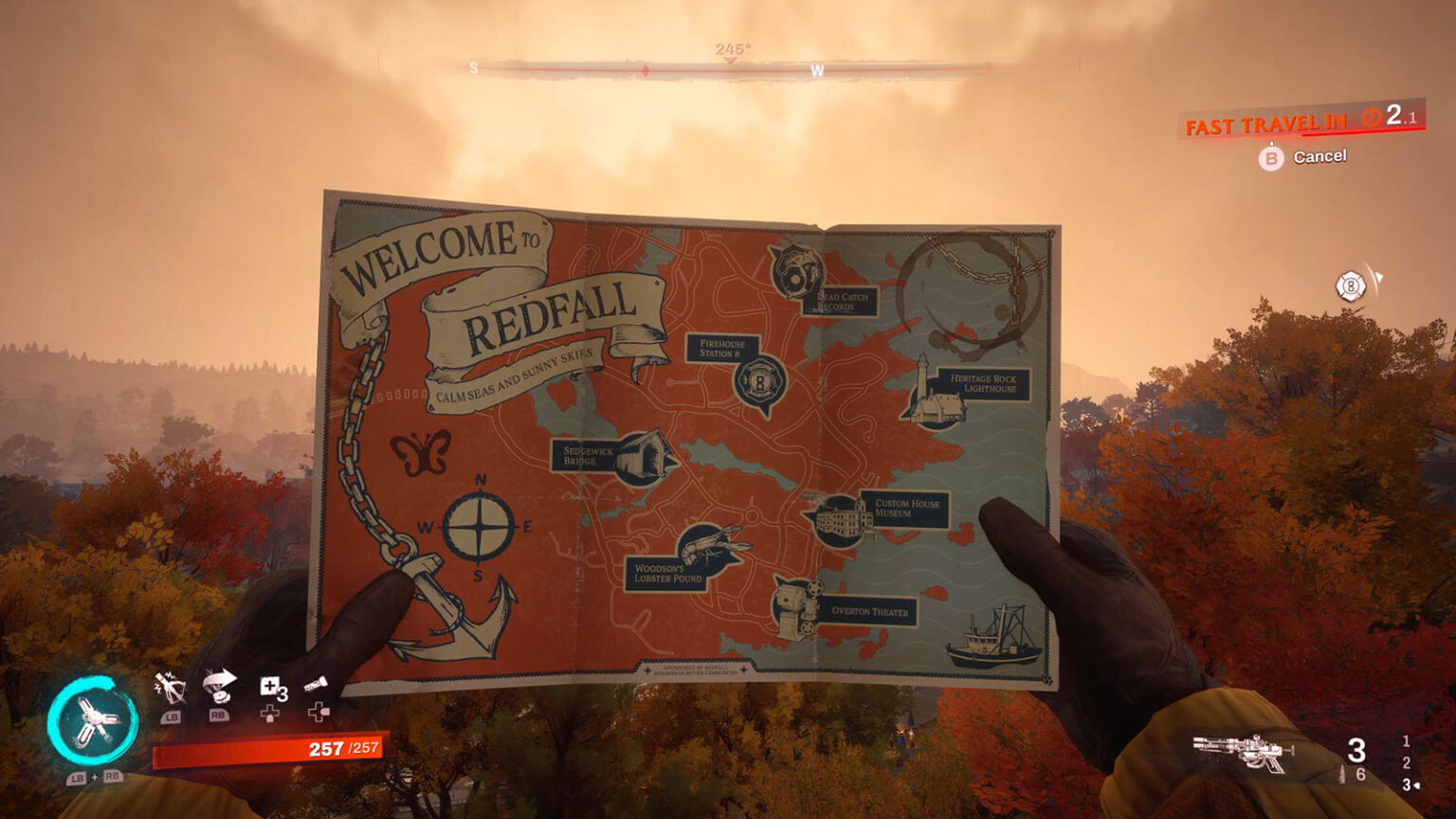Select the Firehouse Station 8 map icon
Viewport: 1456px width, 819px height.
(757, 383)
